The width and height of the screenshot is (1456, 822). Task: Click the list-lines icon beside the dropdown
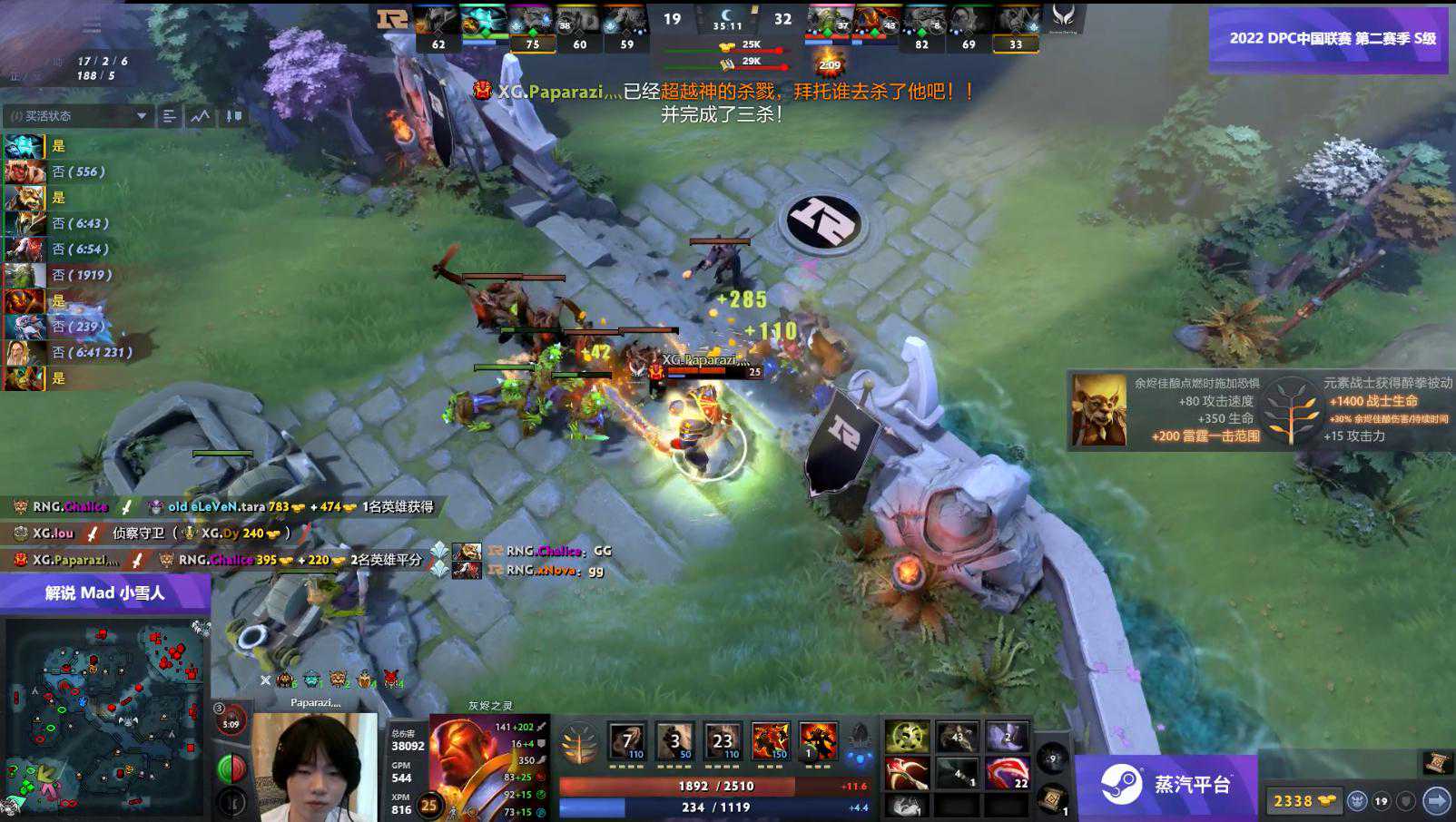tap(170, 116)
